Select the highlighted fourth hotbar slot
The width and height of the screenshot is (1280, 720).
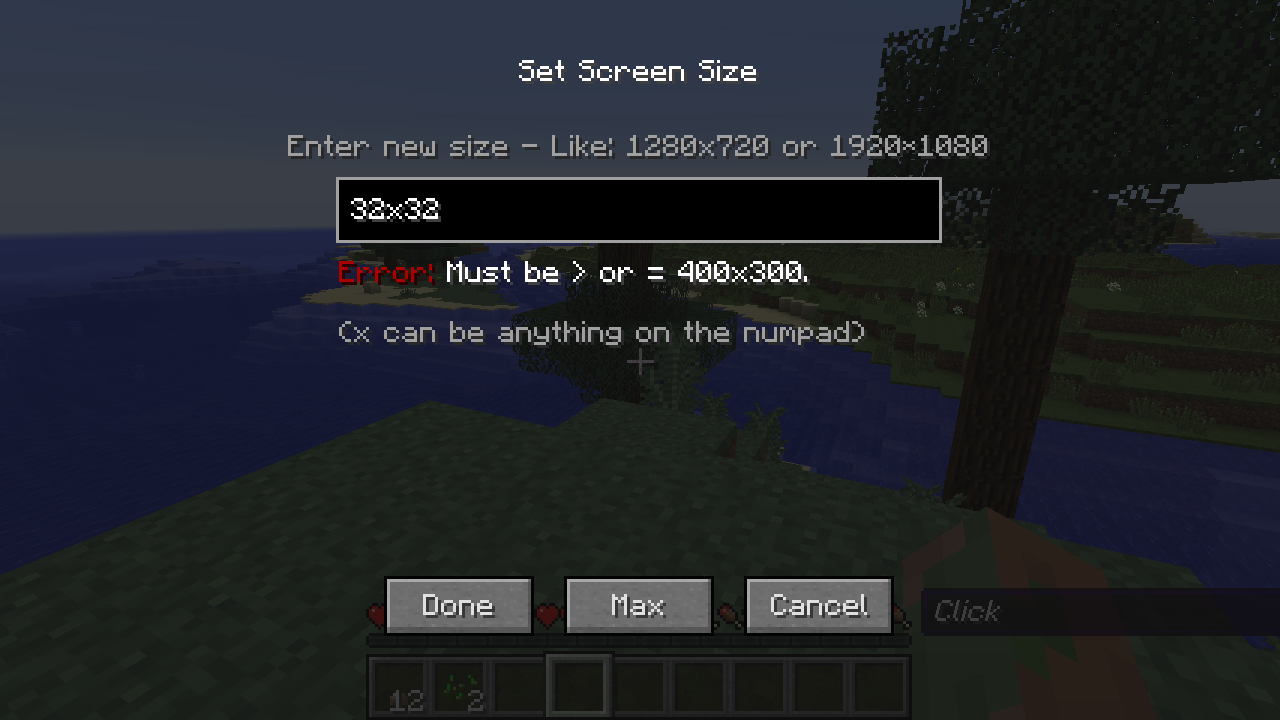pyautogui.click(x=578, y=687)
